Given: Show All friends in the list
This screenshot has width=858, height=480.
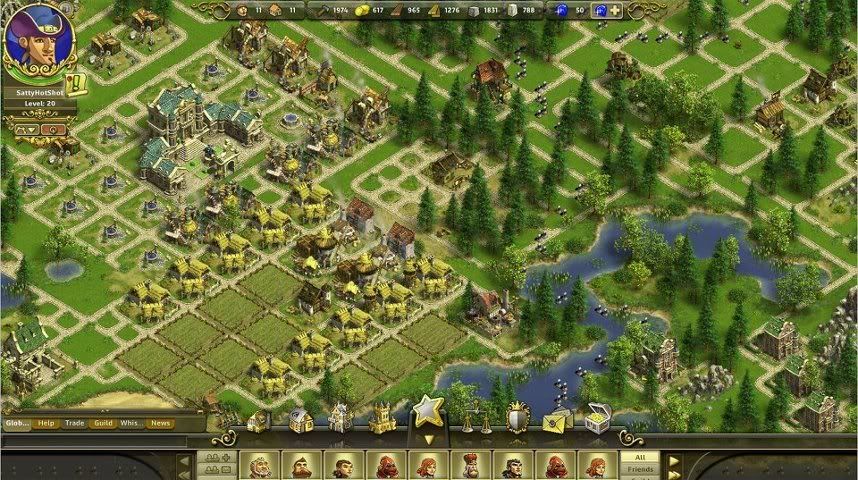Looking at the screenshot, I should 640,457.
